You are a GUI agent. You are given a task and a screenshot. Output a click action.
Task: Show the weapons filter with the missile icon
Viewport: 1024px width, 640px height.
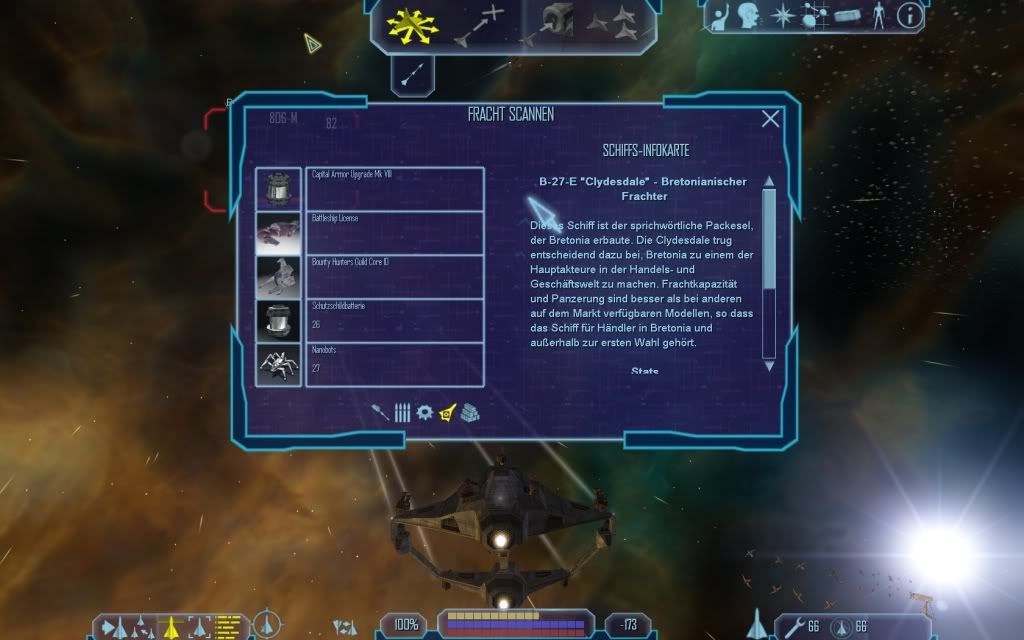(x=380, y=412)
